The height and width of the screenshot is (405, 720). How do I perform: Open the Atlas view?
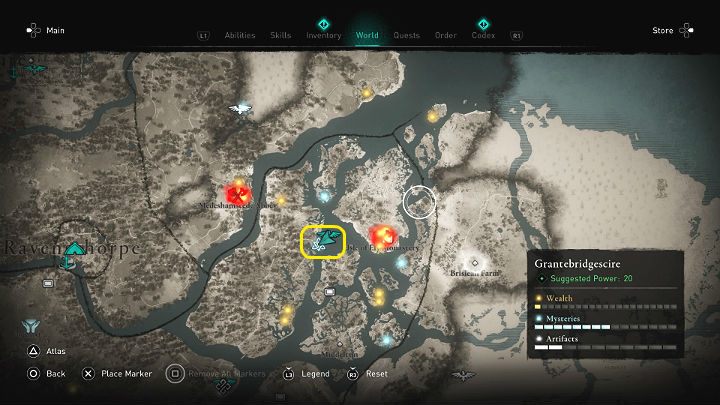pos(45,351)
